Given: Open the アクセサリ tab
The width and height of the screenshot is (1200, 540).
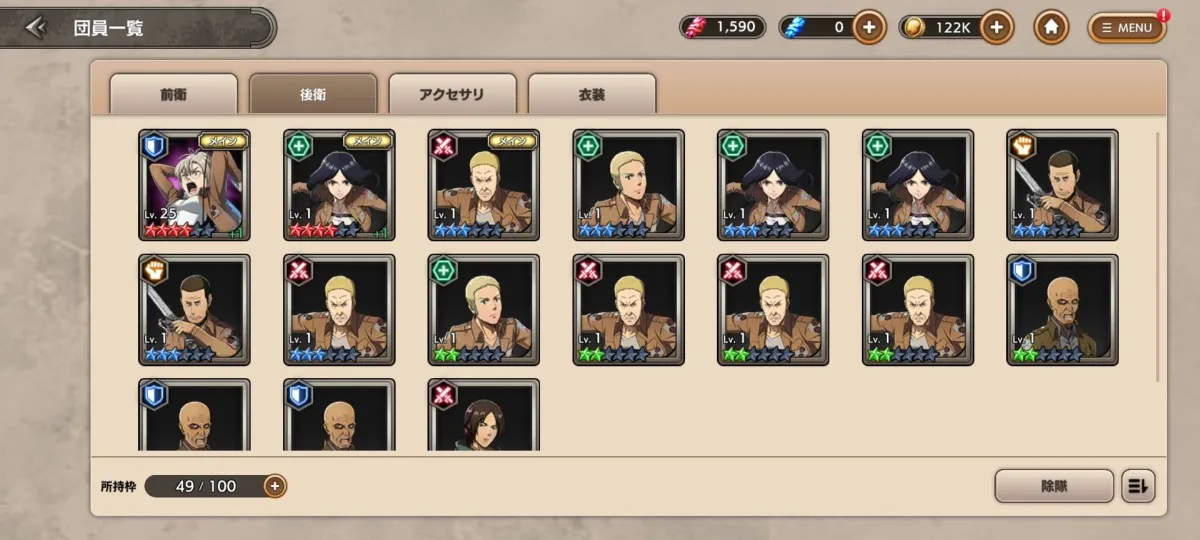Looking at the screenshot, I should [452, 94].
